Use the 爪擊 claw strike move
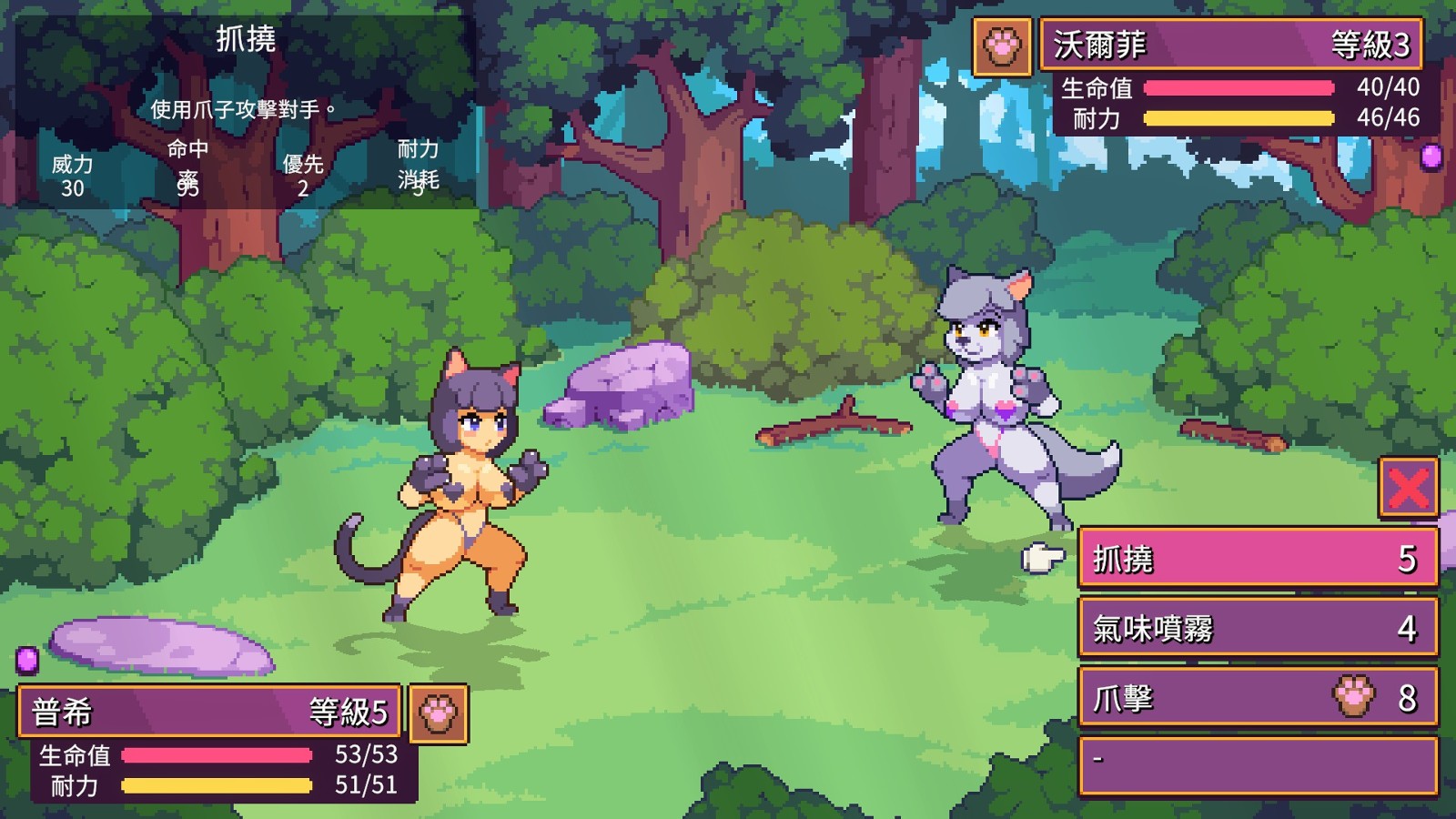1456x819 pixels. click(x=1258, y=698)
